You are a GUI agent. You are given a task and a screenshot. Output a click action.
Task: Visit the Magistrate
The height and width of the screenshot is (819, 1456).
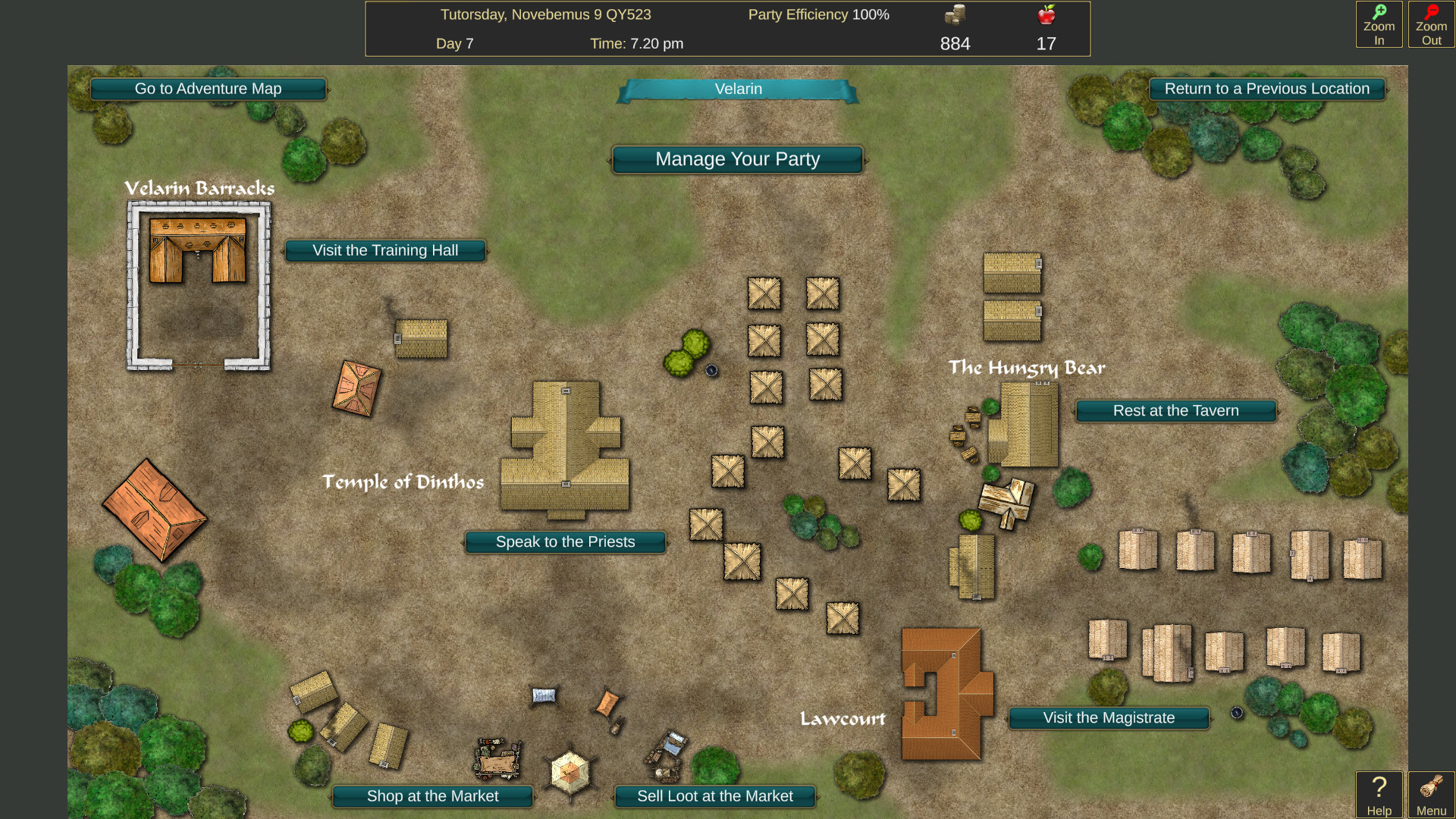(1108, 717)
